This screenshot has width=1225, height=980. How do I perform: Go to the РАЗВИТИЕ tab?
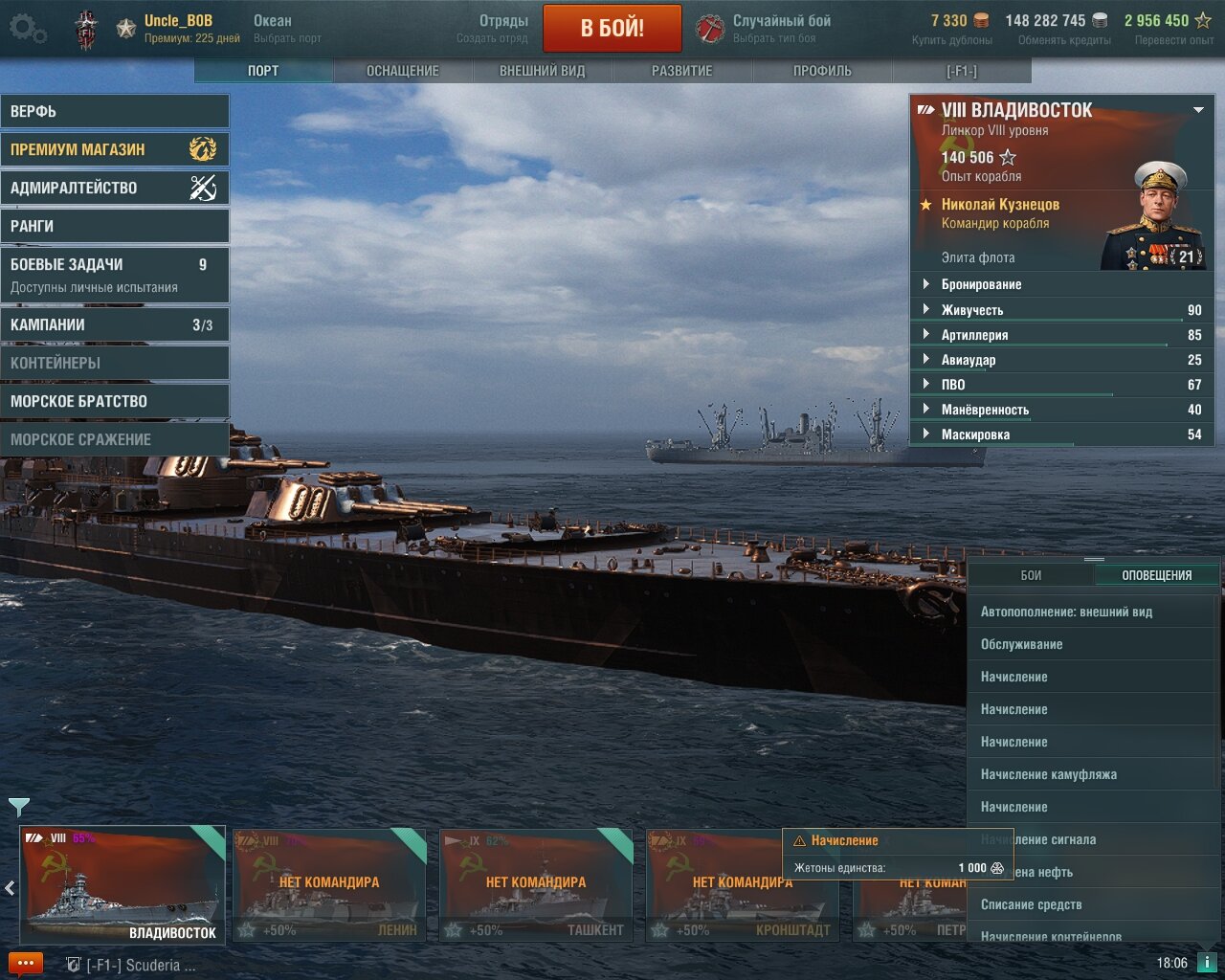click(681, 71)
